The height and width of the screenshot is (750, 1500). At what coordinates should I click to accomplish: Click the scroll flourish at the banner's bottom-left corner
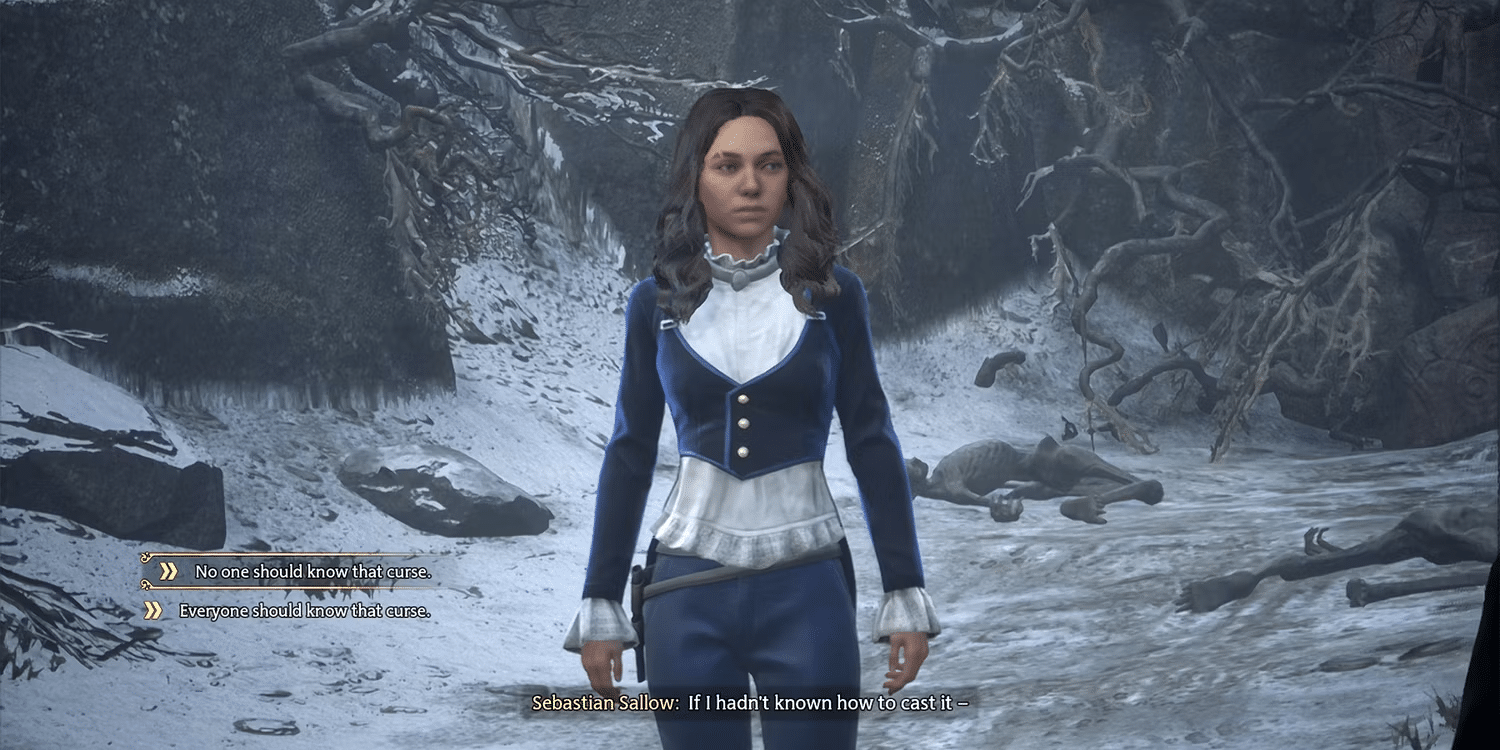point(145,585)
